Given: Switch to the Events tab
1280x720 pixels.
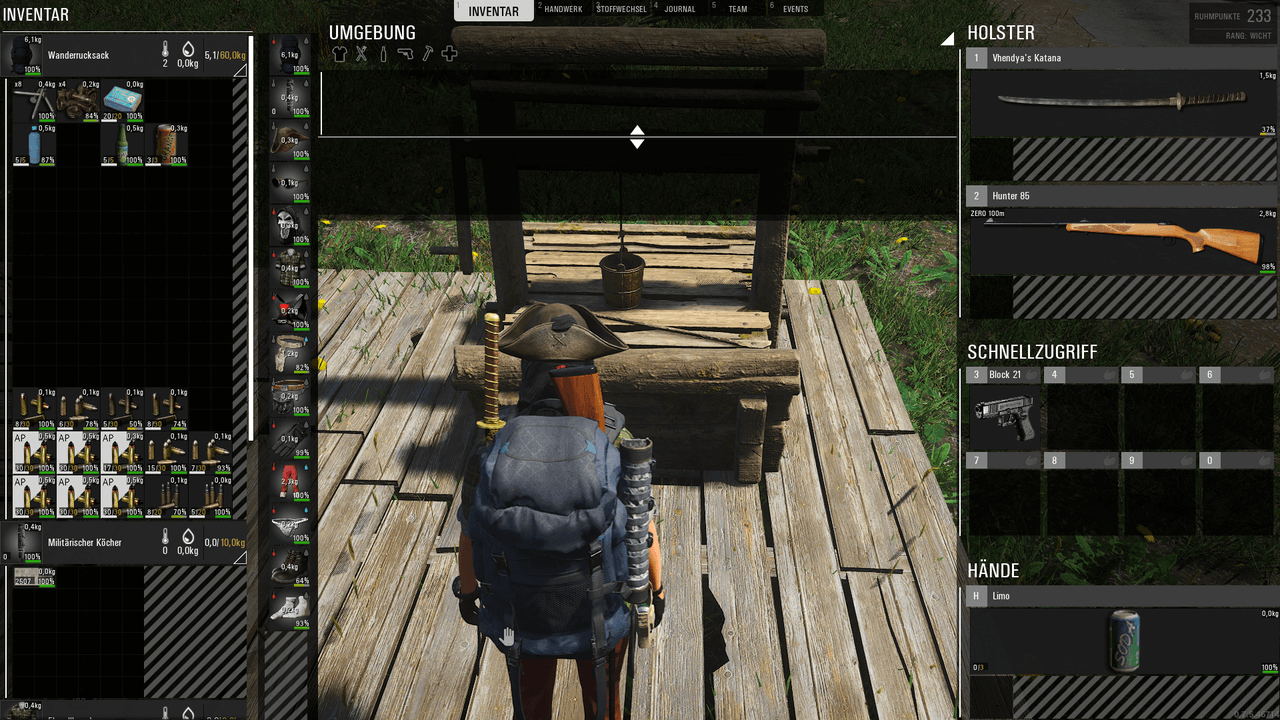Looking at the screenshot, I should coord(795,9).
